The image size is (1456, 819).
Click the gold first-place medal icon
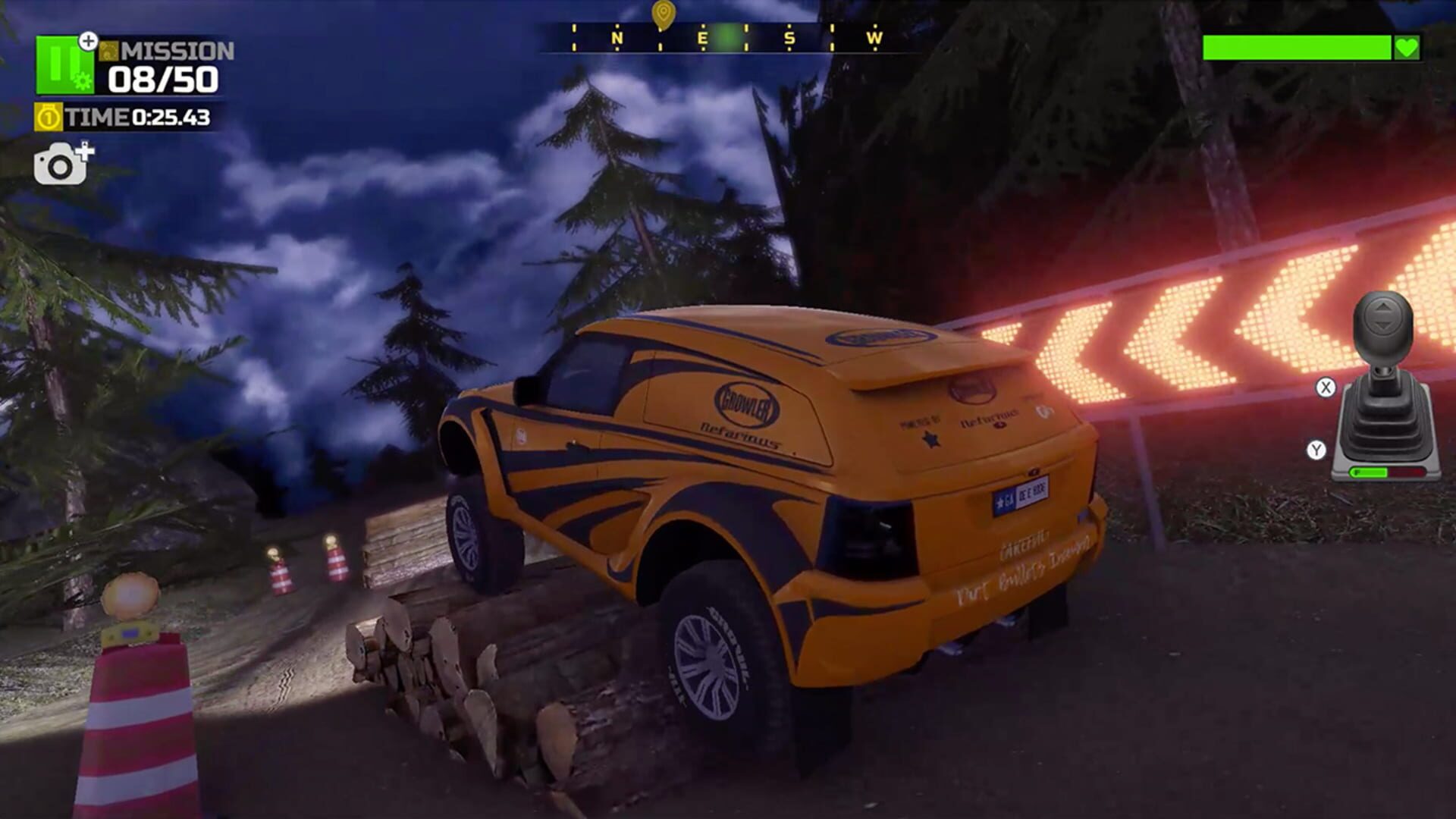47,117
